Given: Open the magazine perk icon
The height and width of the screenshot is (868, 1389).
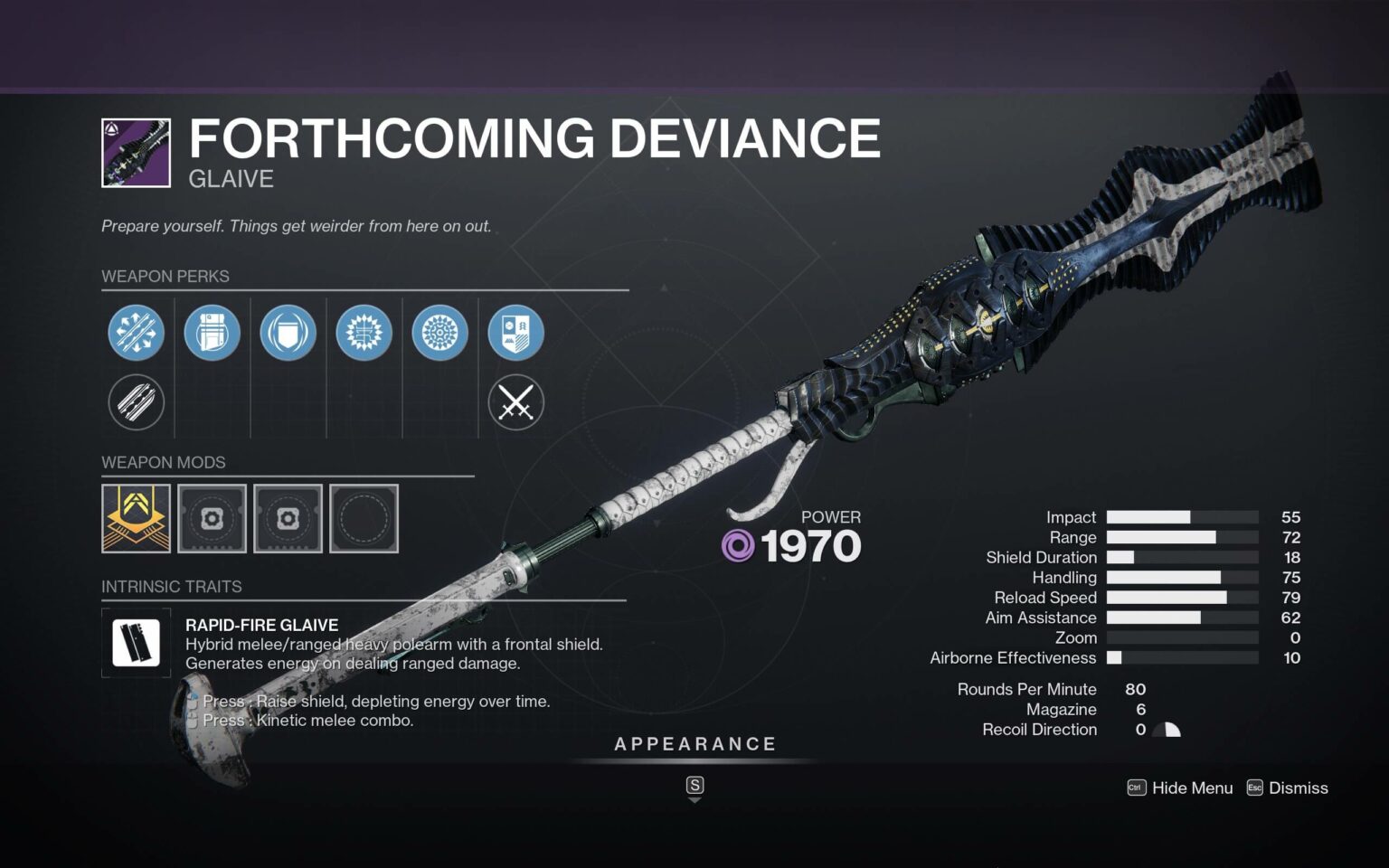Looking at the screenshot, I should point(212,332).
